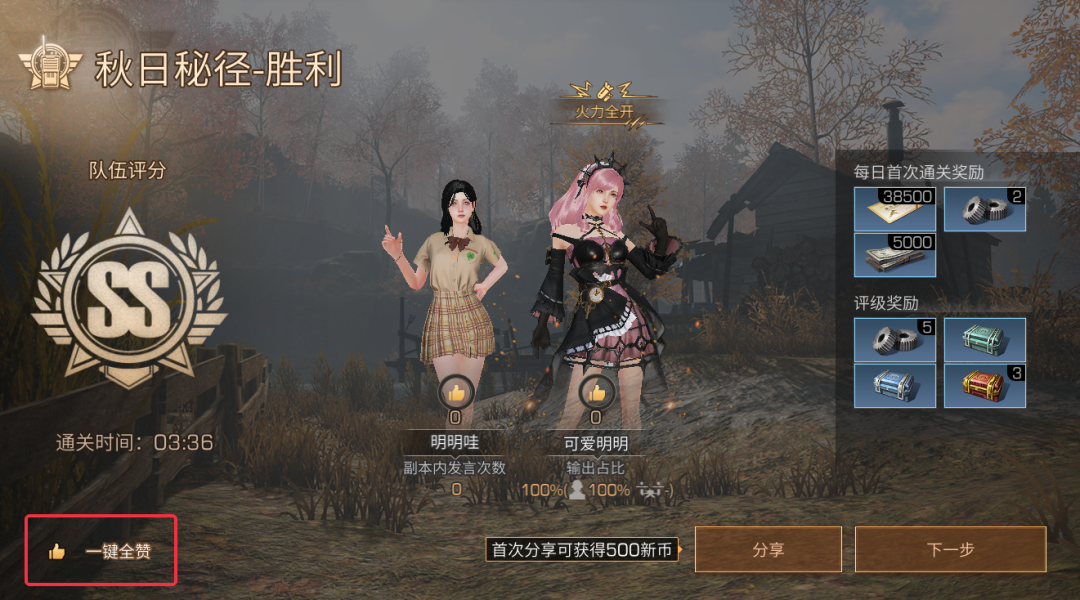Click the 一键全赞 like-all button
Screen dimensions: 1080x600
(x=101, y=551)
